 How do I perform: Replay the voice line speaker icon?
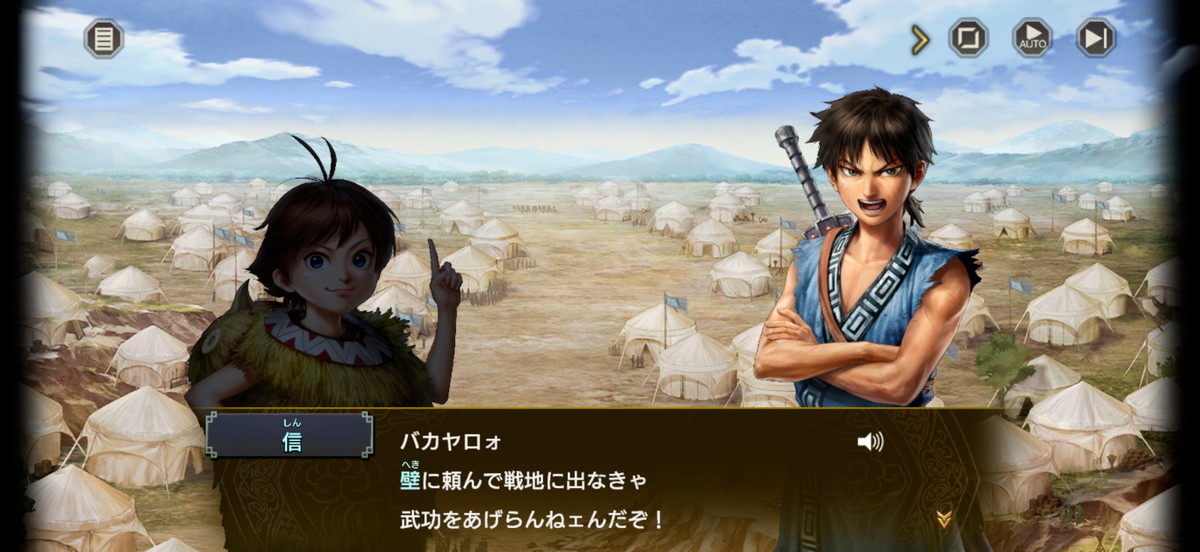pyautogui.click(x=870, y=441)
